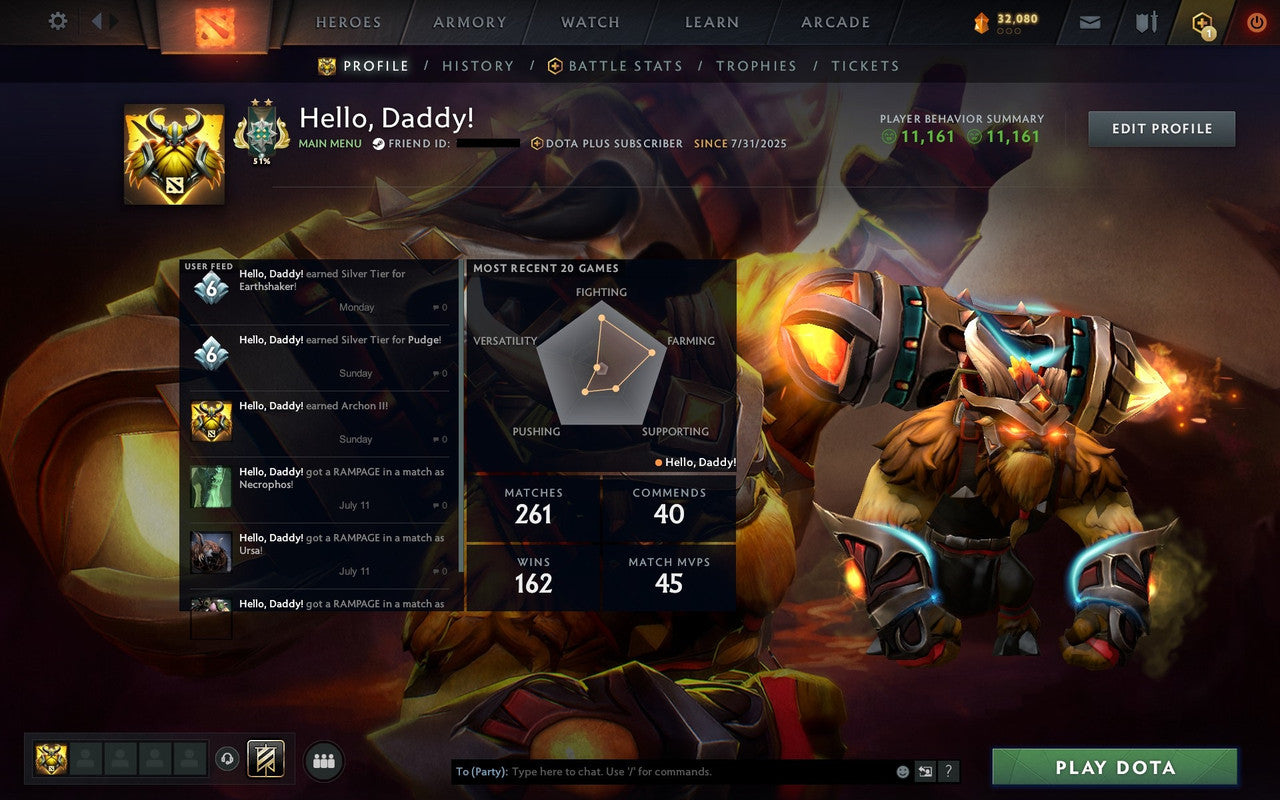
Task: Open the BATTLE STATS tab
Action: (x=625, y=66)
